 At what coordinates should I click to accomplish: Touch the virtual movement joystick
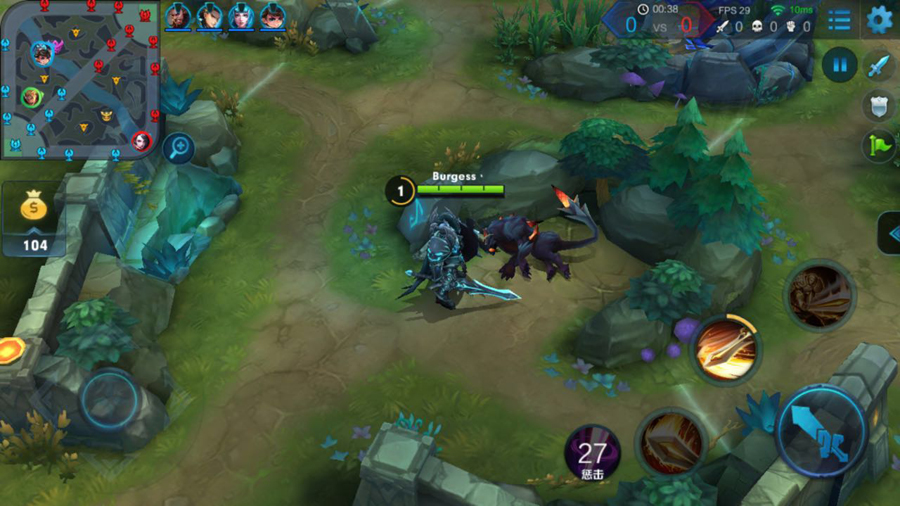109,399
